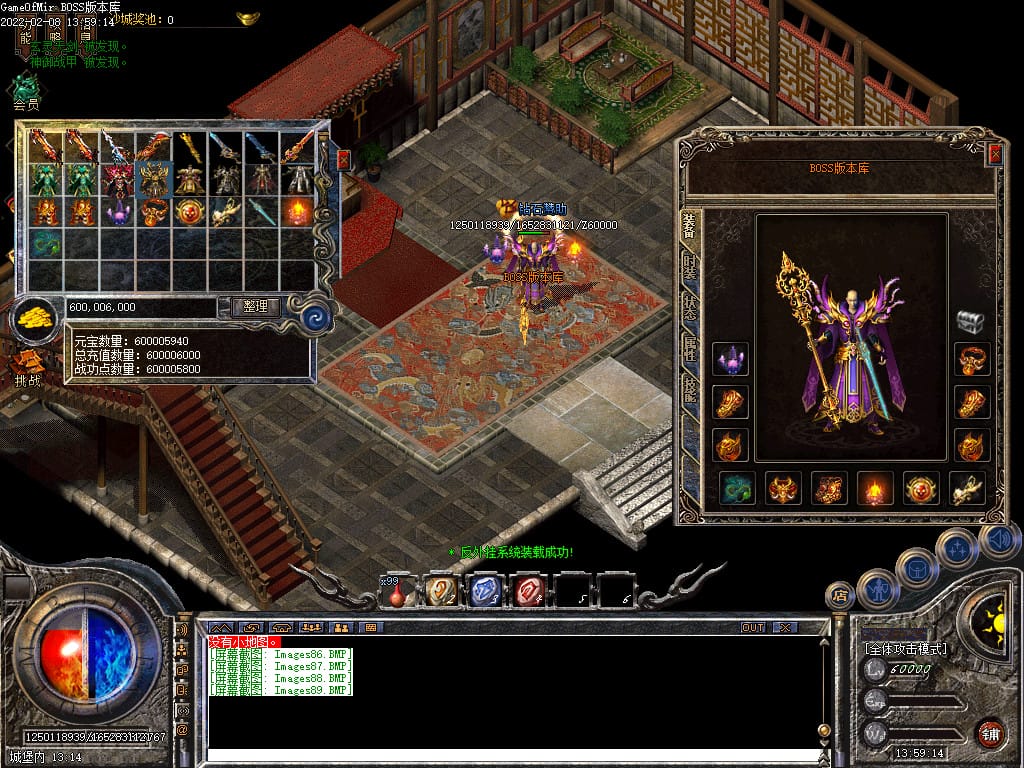
Task: Select the flame equipment slot on character
Action: tap(875, 488)
